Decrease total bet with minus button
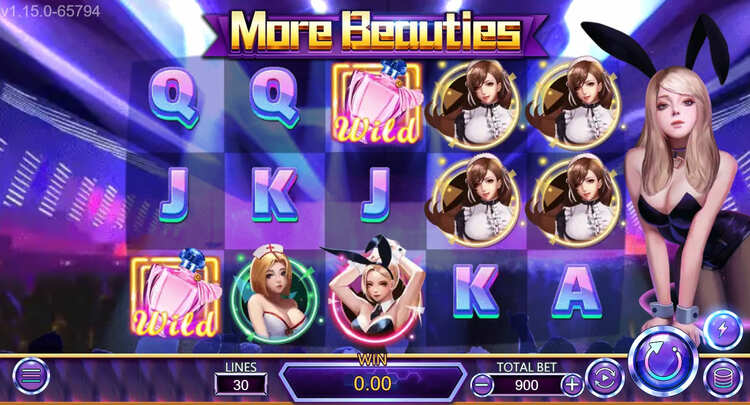Viewport: 750px width, 405px height. click(482, 383)
